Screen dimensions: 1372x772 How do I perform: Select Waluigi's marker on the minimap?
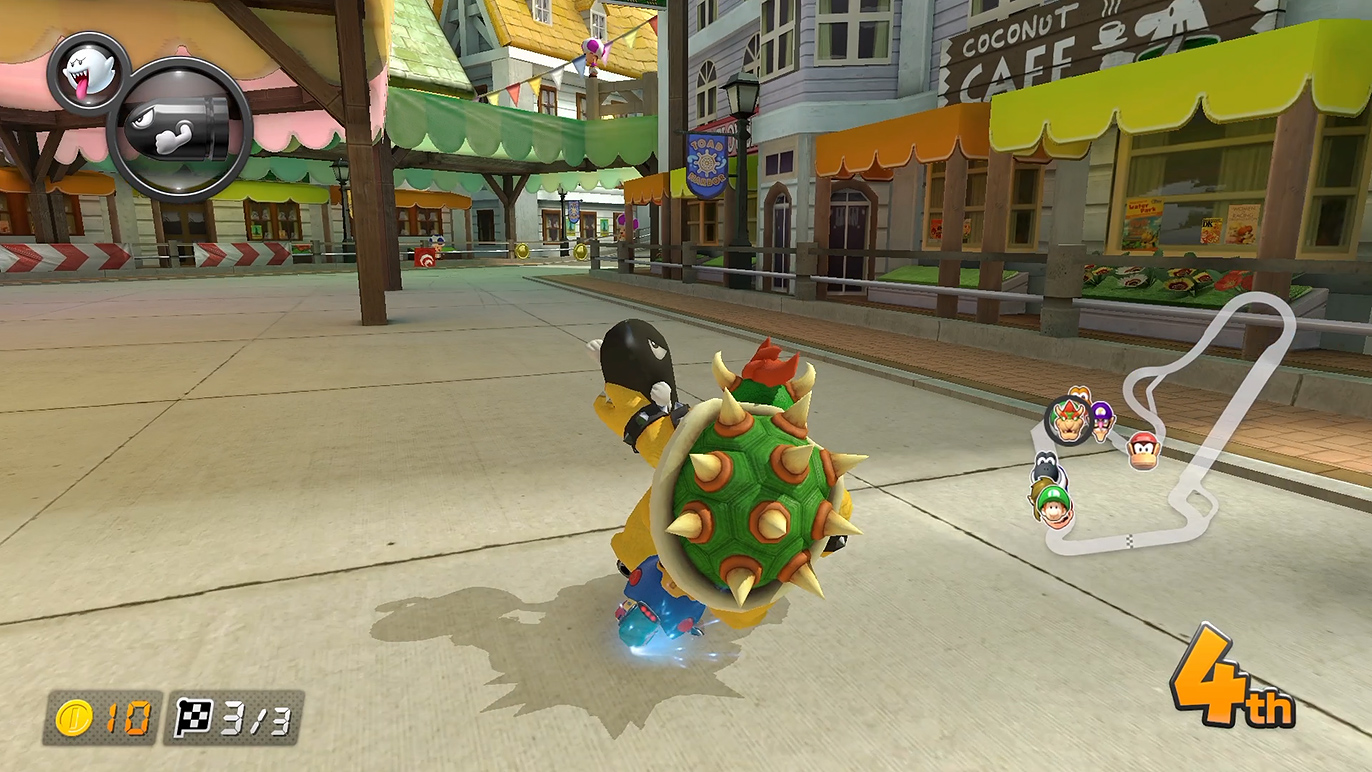point(1102,420)
